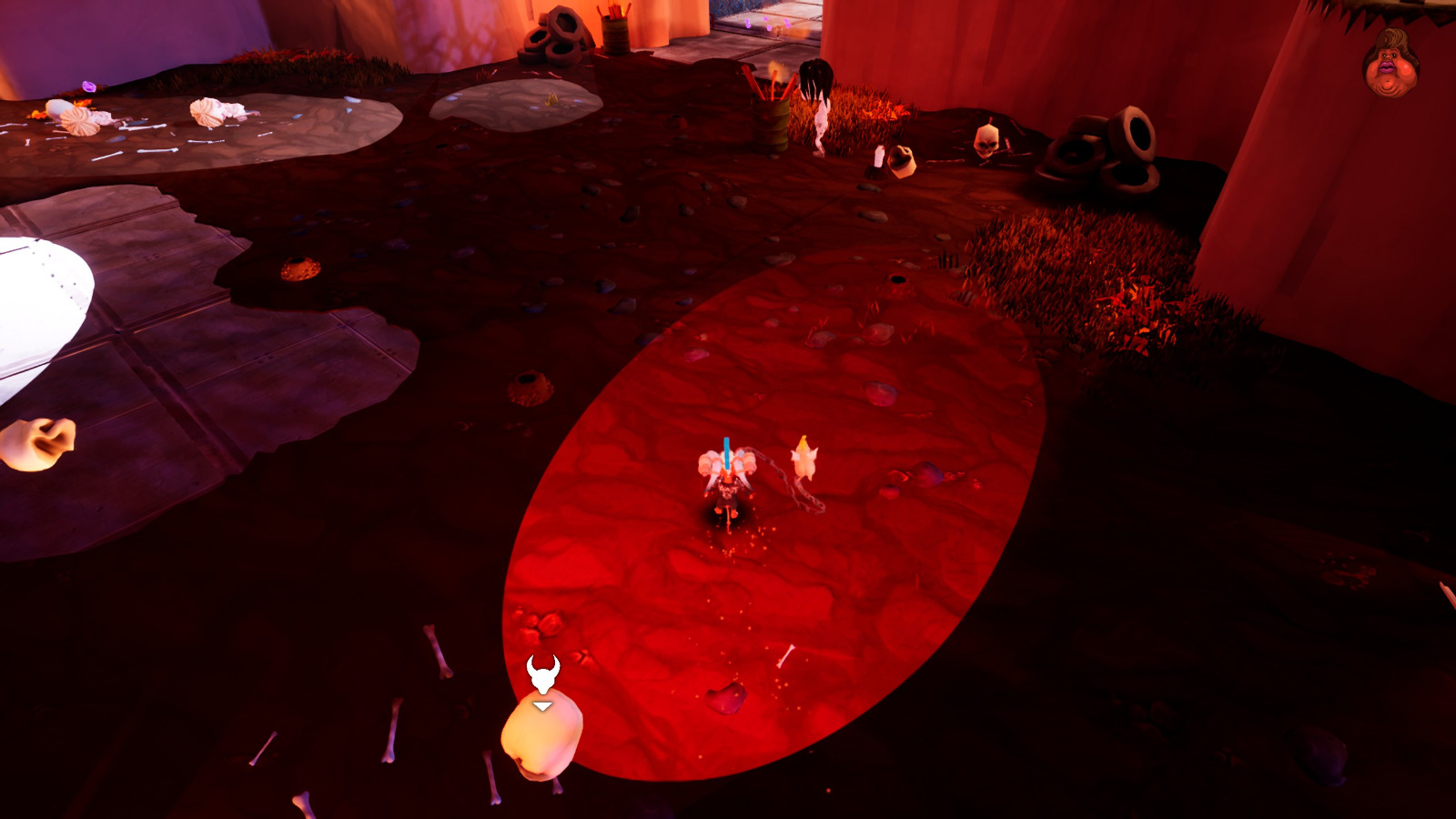Click the devil-horns objective marker
The image size is (1456, 819).
[541, 672]
